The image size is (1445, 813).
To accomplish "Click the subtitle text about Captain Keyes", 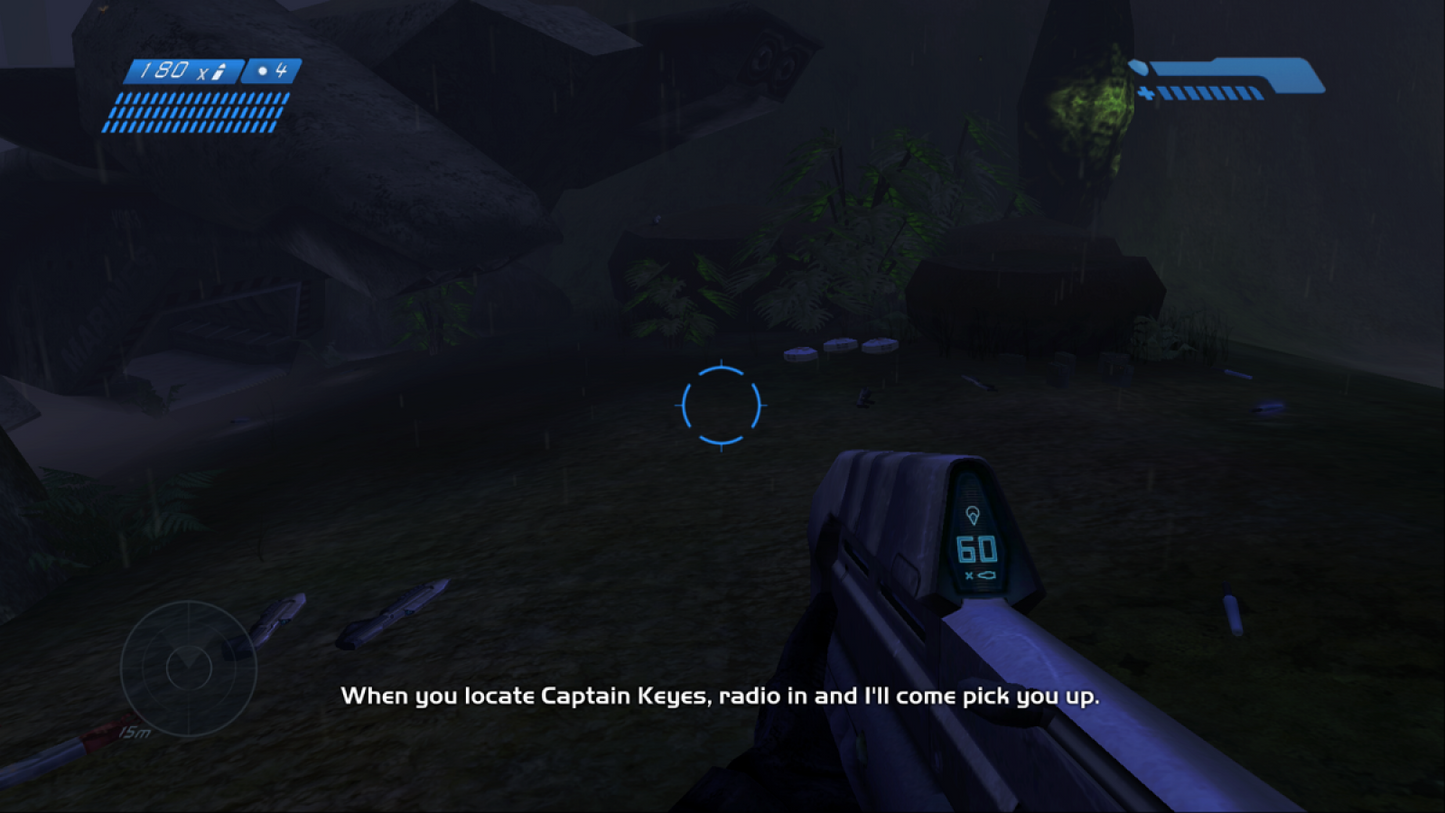I will (x=722, y=696).
